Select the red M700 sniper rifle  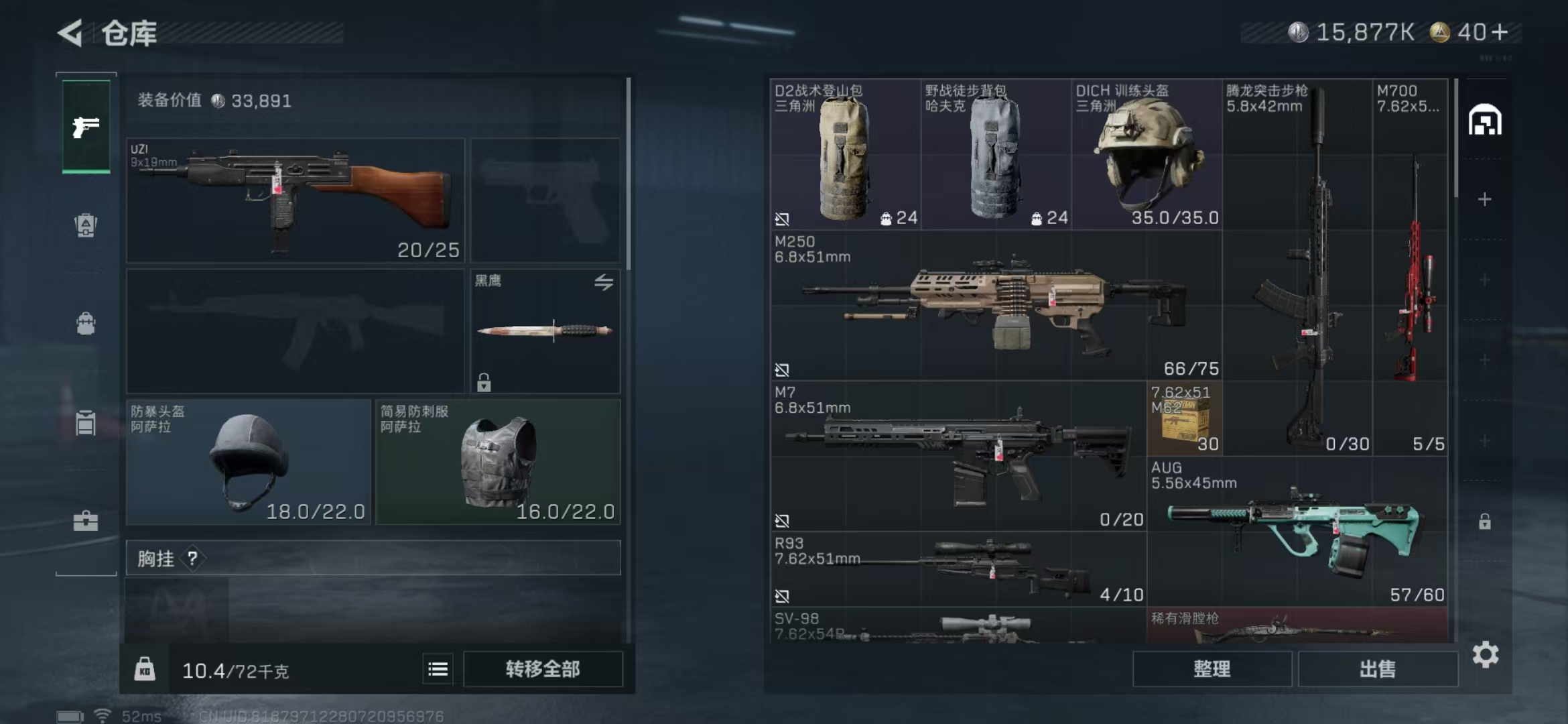pyautogui.click(x=1411, y=268)
